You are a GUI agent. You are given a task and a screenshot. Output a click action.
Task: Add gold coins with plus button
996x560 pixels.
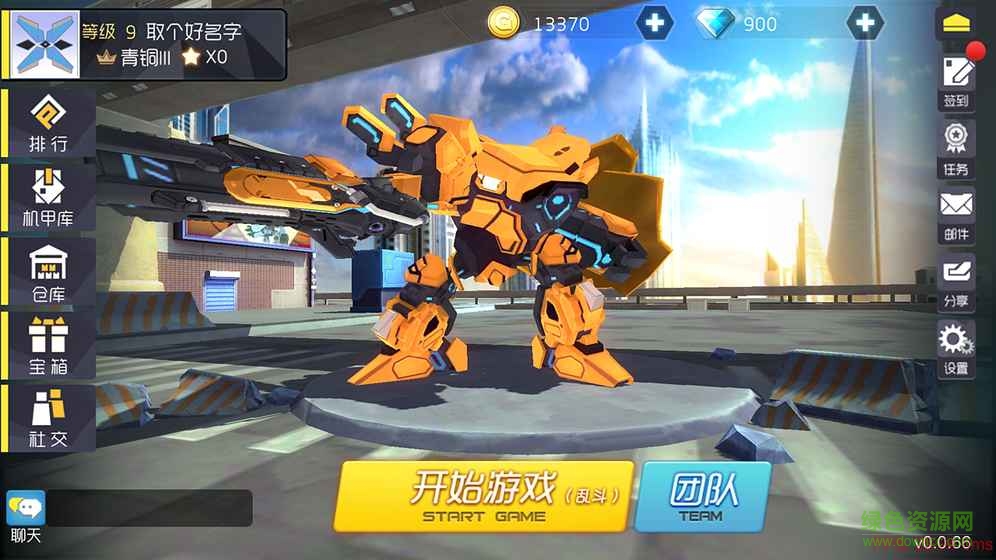coord(655,23)
